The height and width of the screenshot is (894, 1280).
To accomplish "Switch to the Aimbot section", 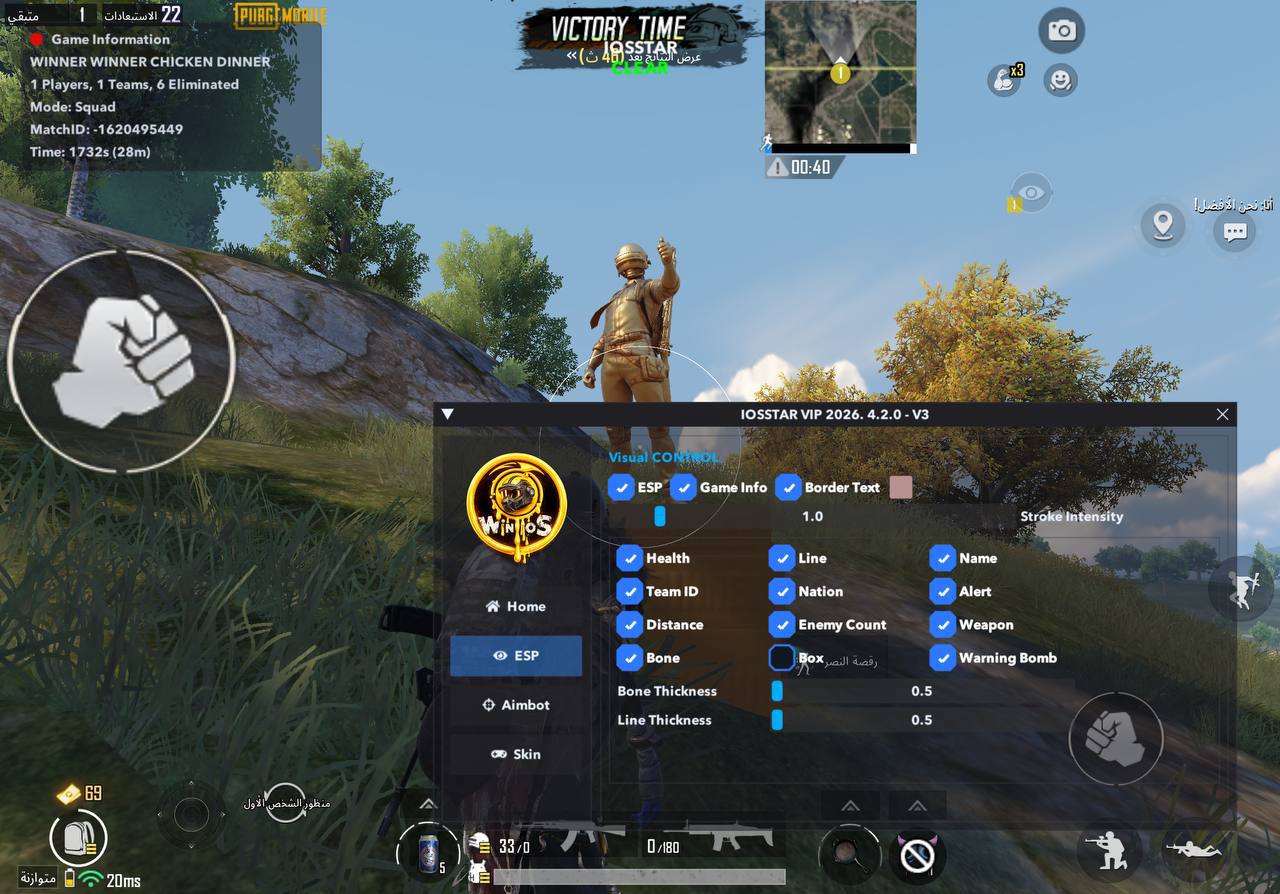I will [515, 705].
